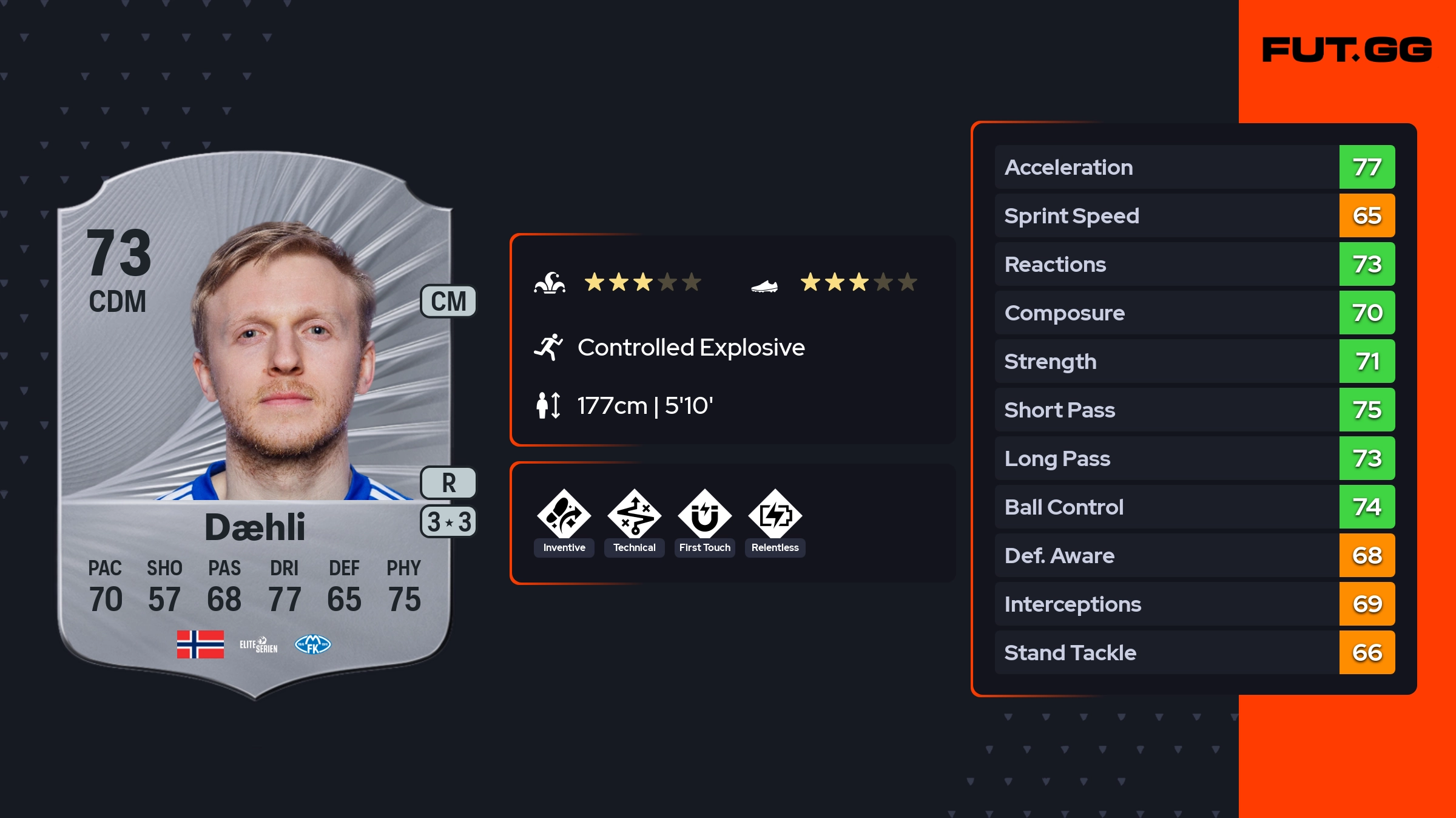This screenshot has height=818, width=1456.
Task: Click the FUT.GG logo
Action: pos(1347,50)
